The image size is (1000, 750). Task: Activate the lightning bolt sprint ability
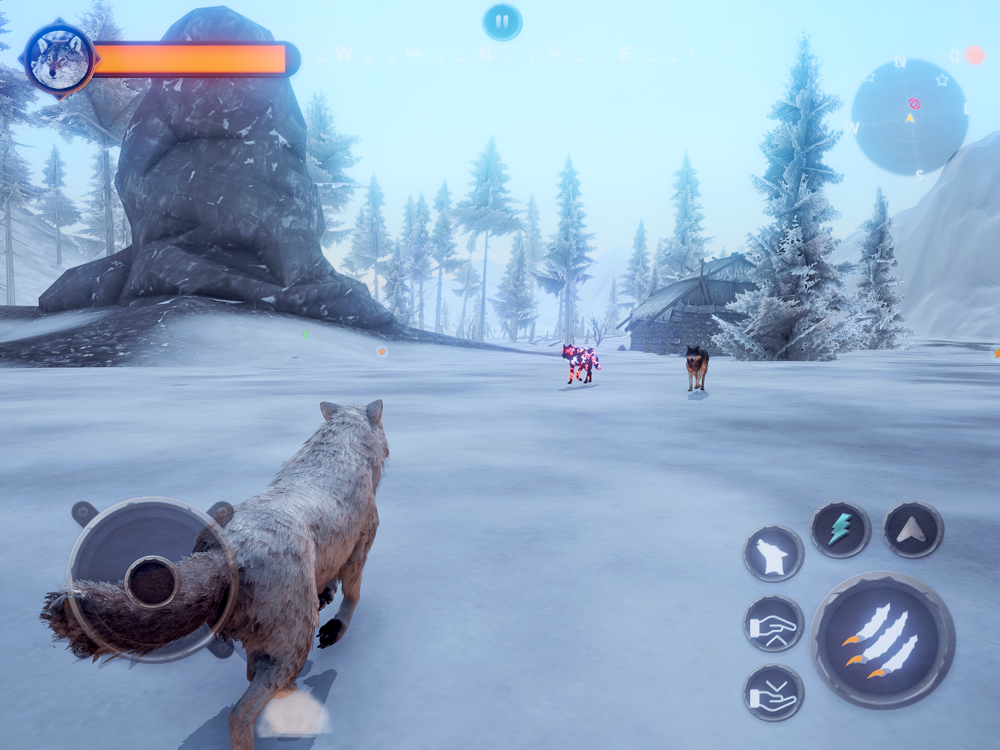(x=840, y=530)
